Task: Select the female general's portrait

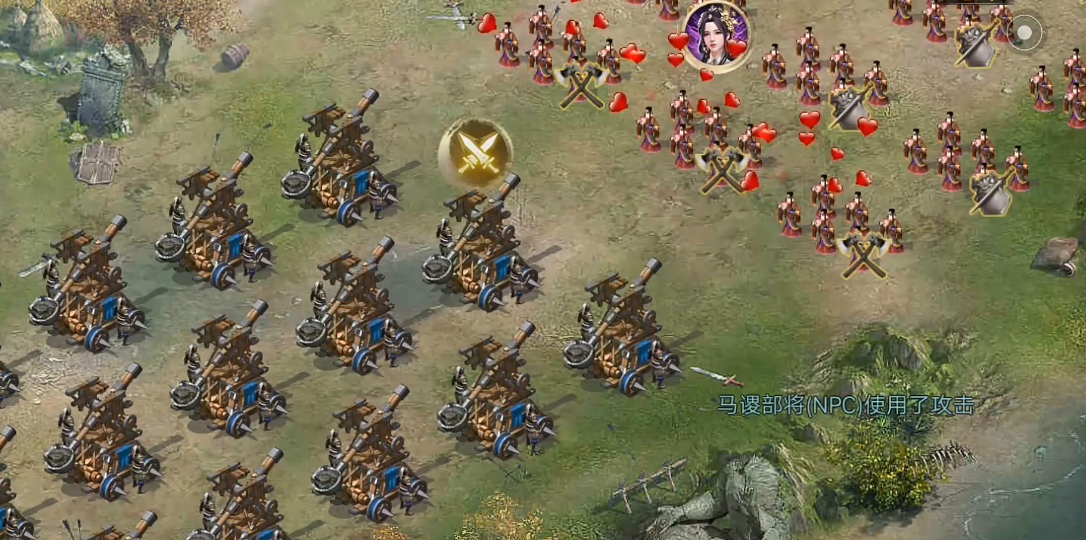Action: 714,34
